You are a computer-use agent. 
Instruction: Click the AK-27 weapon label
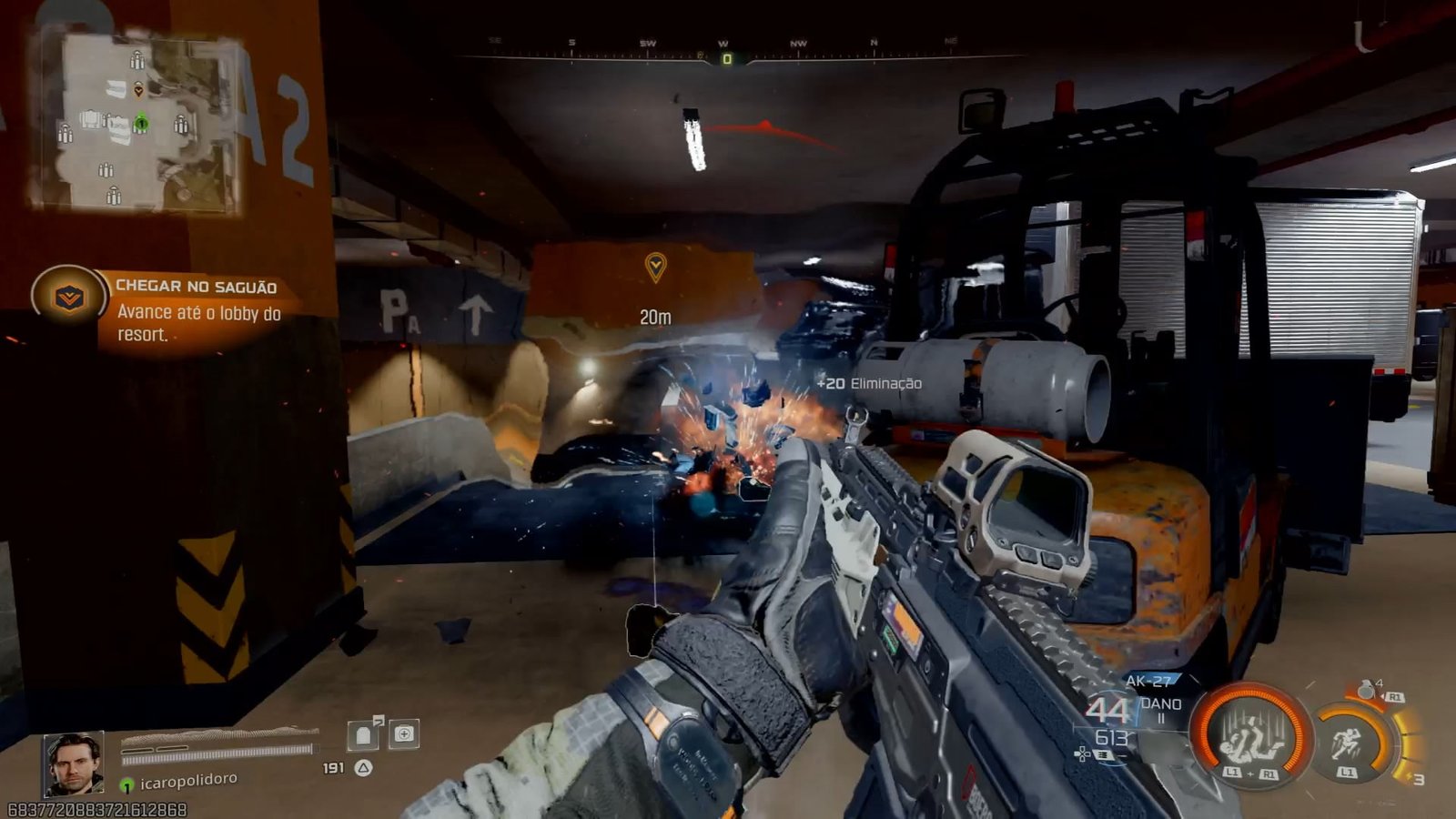pos(1148,681)
